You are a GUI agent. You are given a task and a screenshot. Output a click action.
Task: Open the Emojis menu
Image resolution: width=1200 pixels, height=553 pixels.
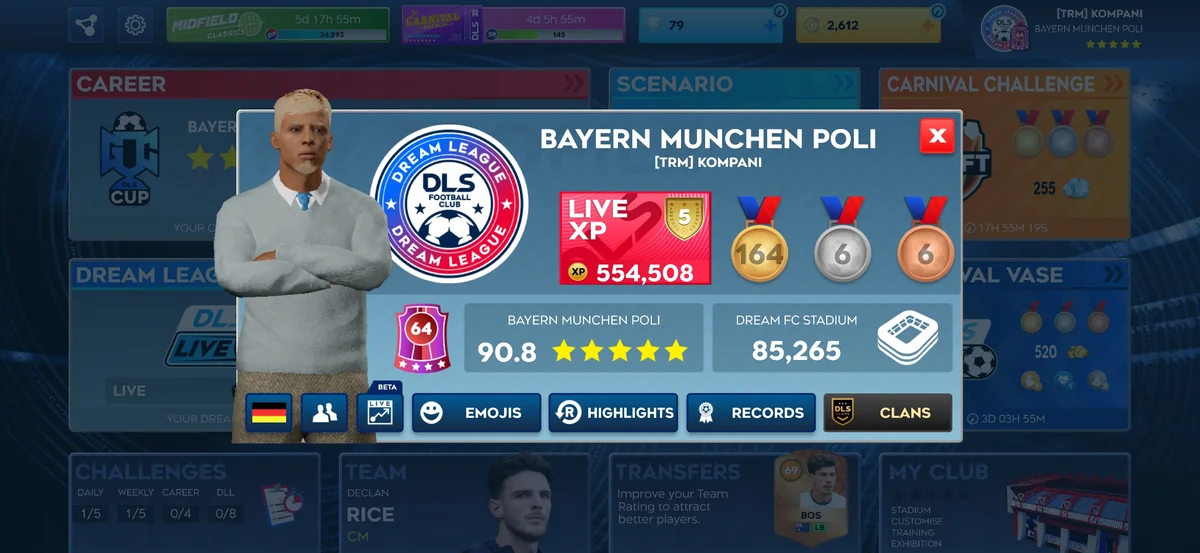[480, 412]
